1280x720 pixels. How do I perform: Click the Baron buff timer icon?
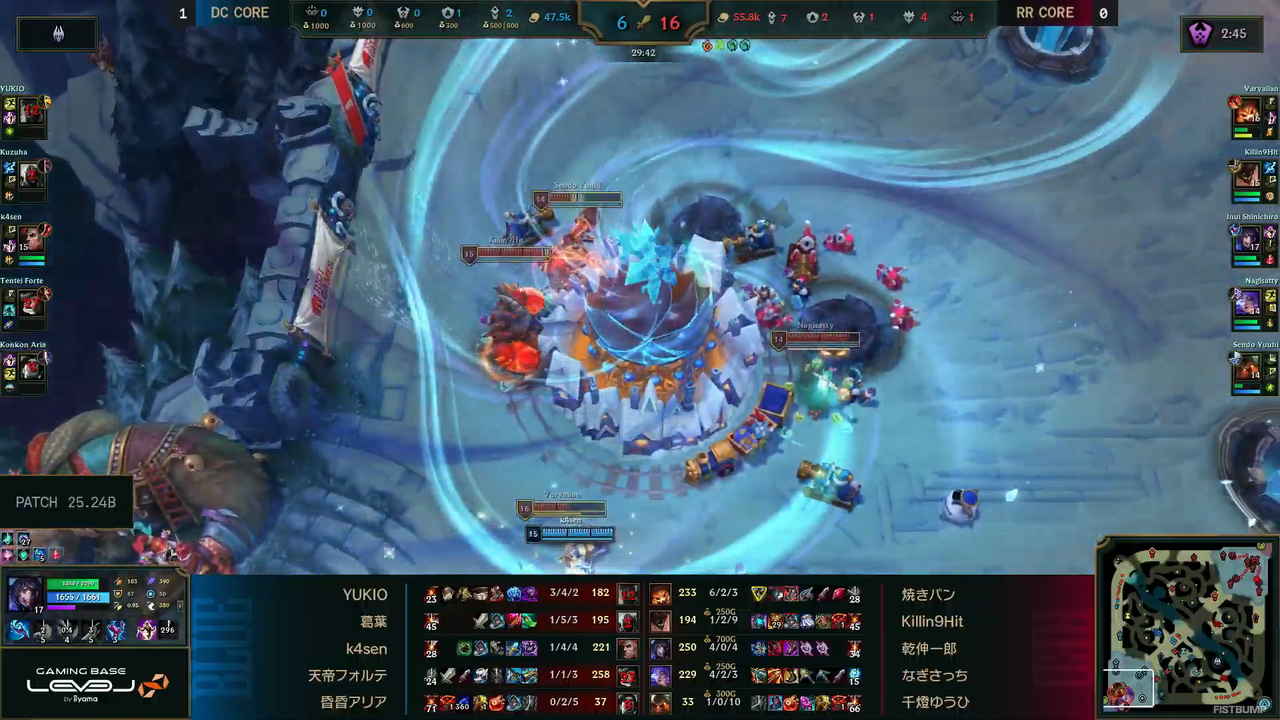click(1199, 34)
